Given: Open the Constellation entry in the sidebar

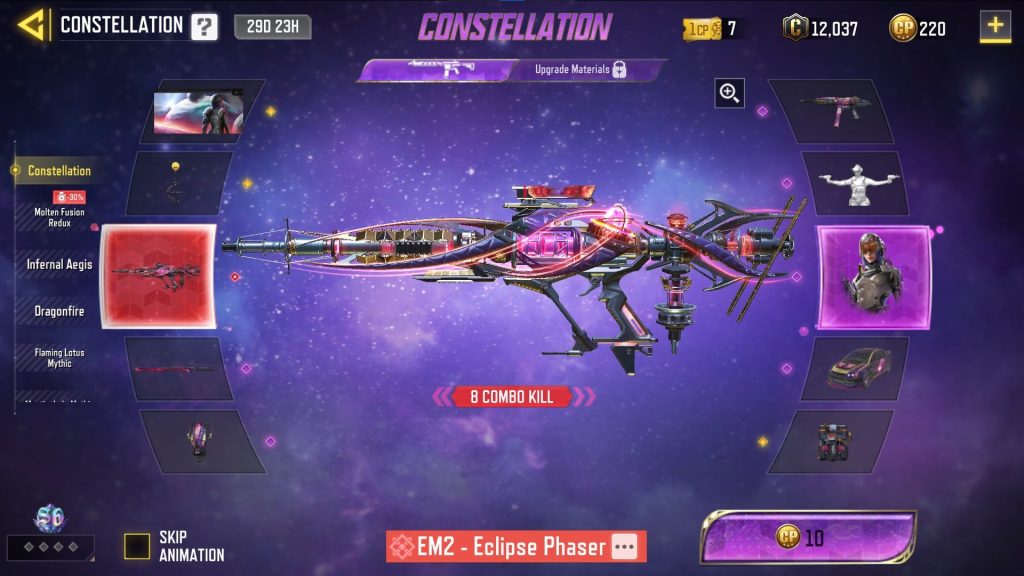Looking at the screenshot, I should click(59, 171).
